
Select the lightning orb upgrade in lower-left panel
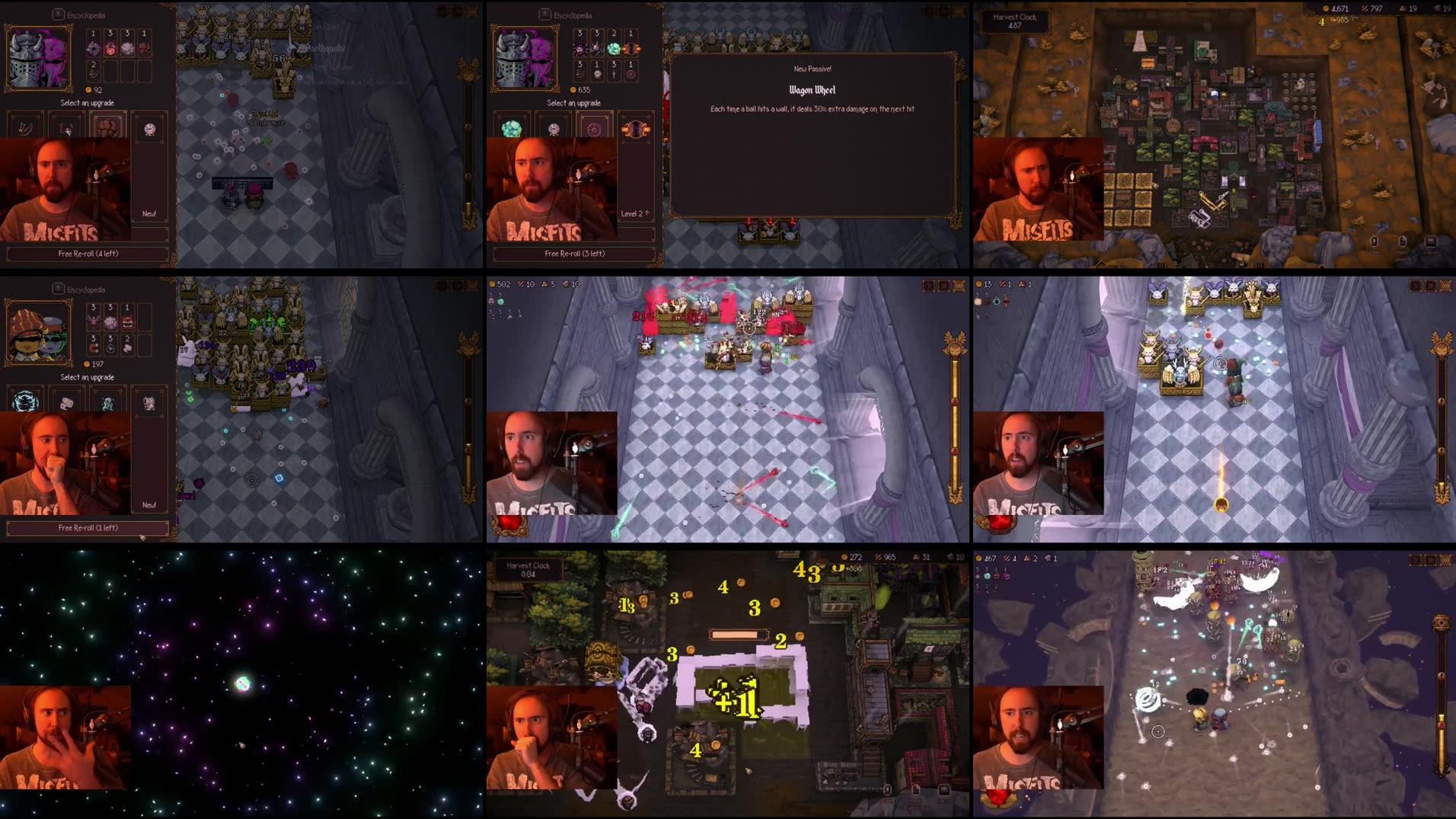25,402
